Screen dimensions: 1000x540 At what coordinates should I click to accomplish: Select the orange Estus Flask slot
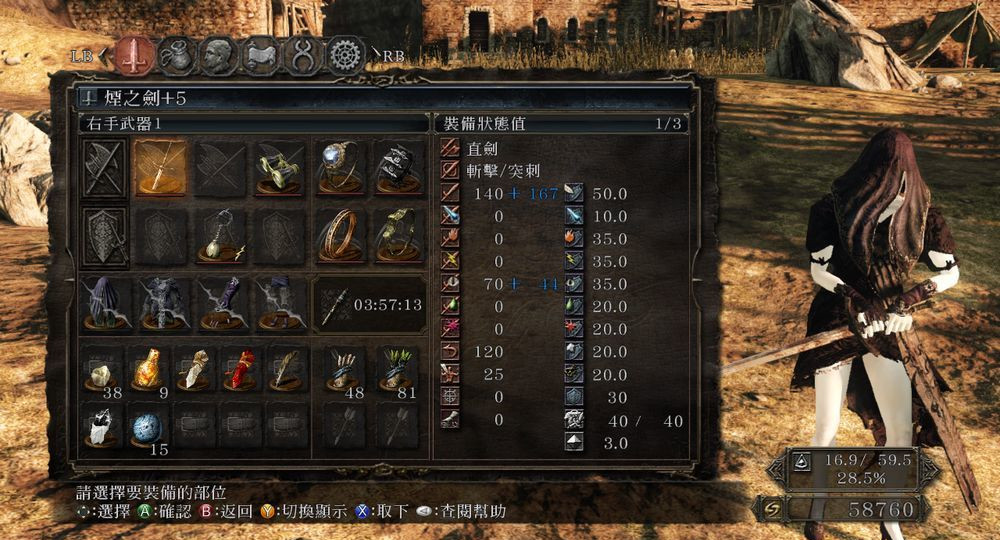150,370
